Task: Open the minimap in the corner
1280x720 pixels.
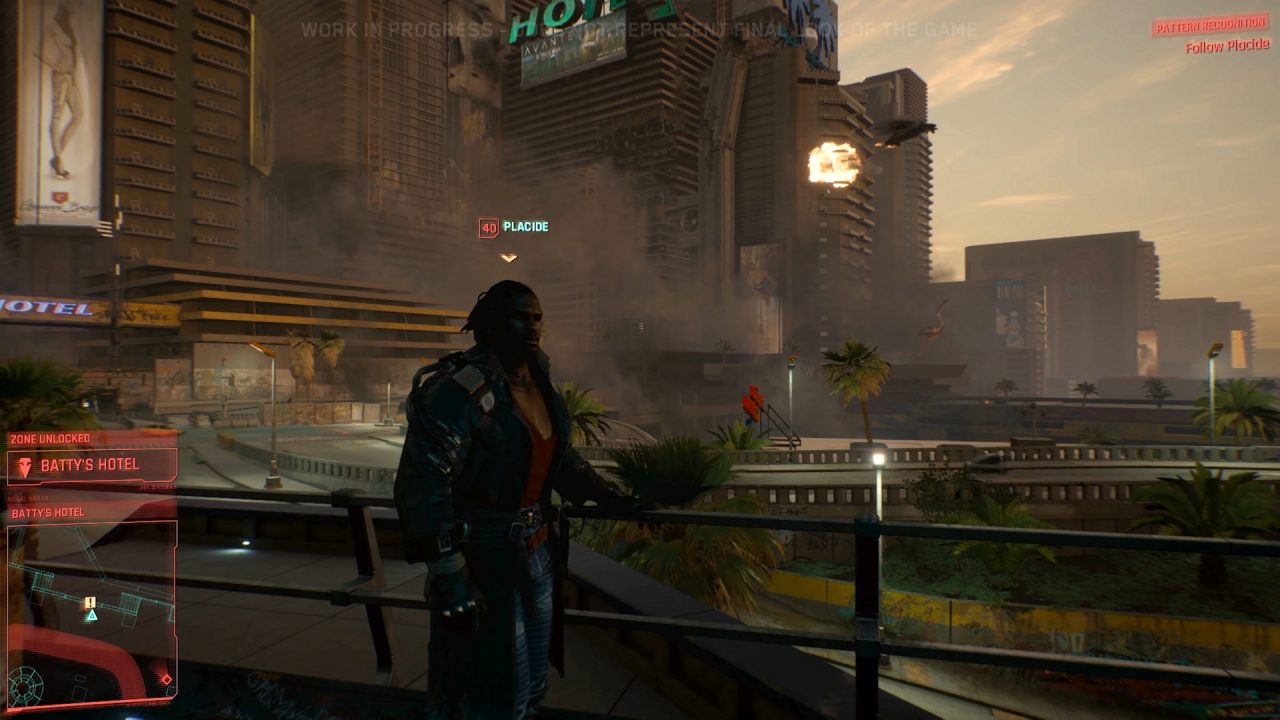Action: pos(92,612)
